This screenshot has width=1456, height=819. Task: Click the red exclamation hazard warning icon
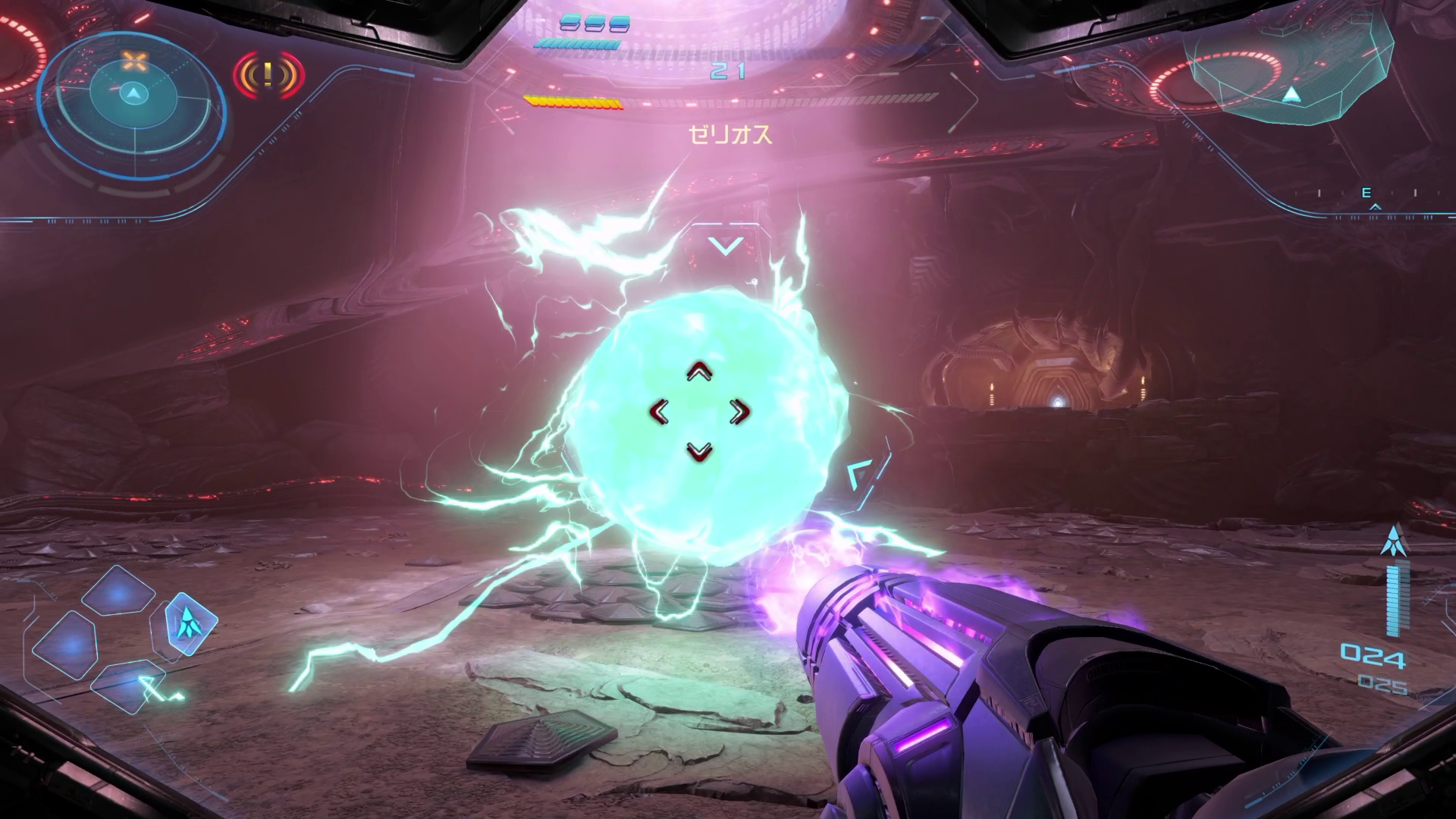(x=268, y=74)
